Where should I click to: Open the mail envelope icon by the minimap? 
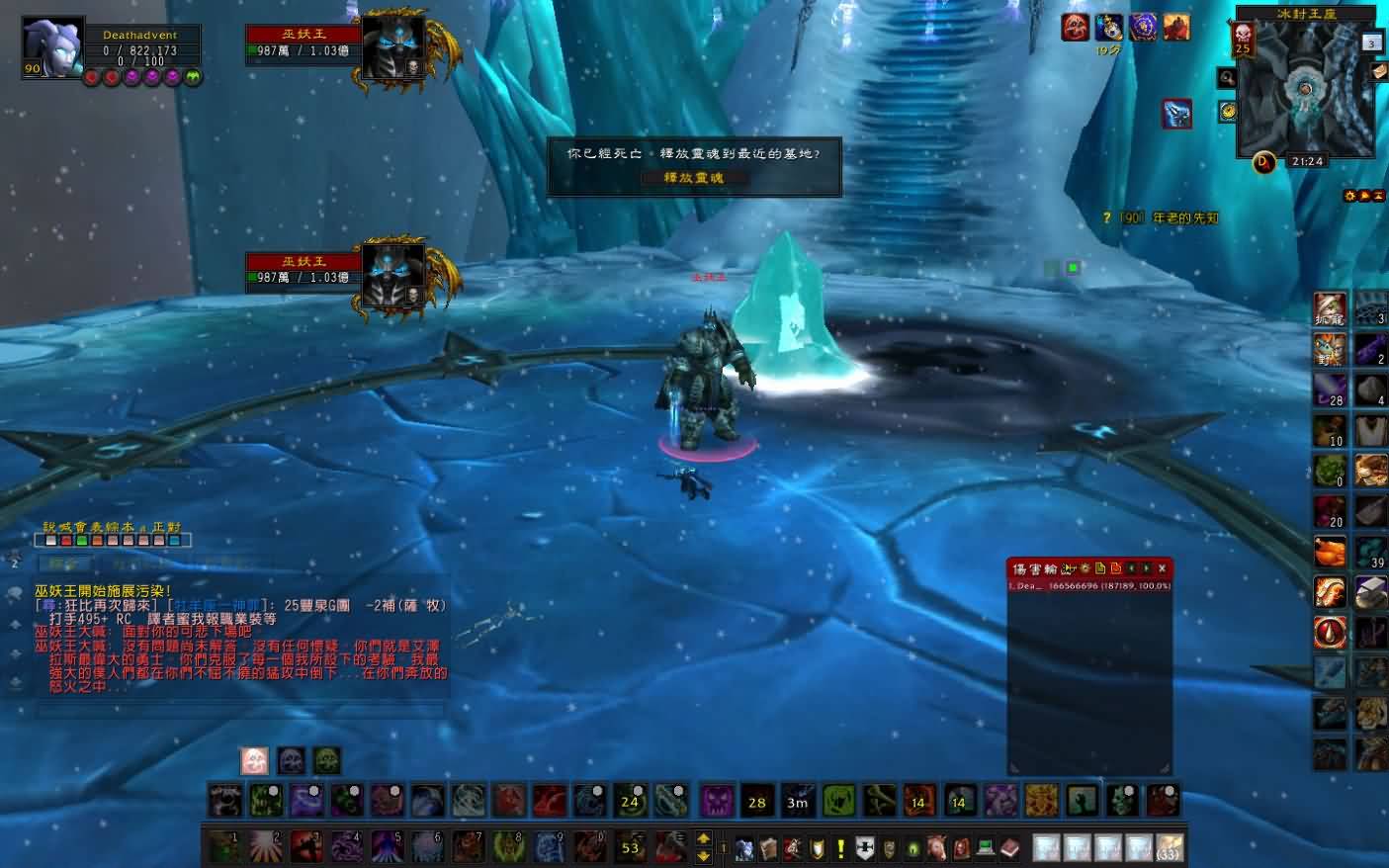(1379, 71)
